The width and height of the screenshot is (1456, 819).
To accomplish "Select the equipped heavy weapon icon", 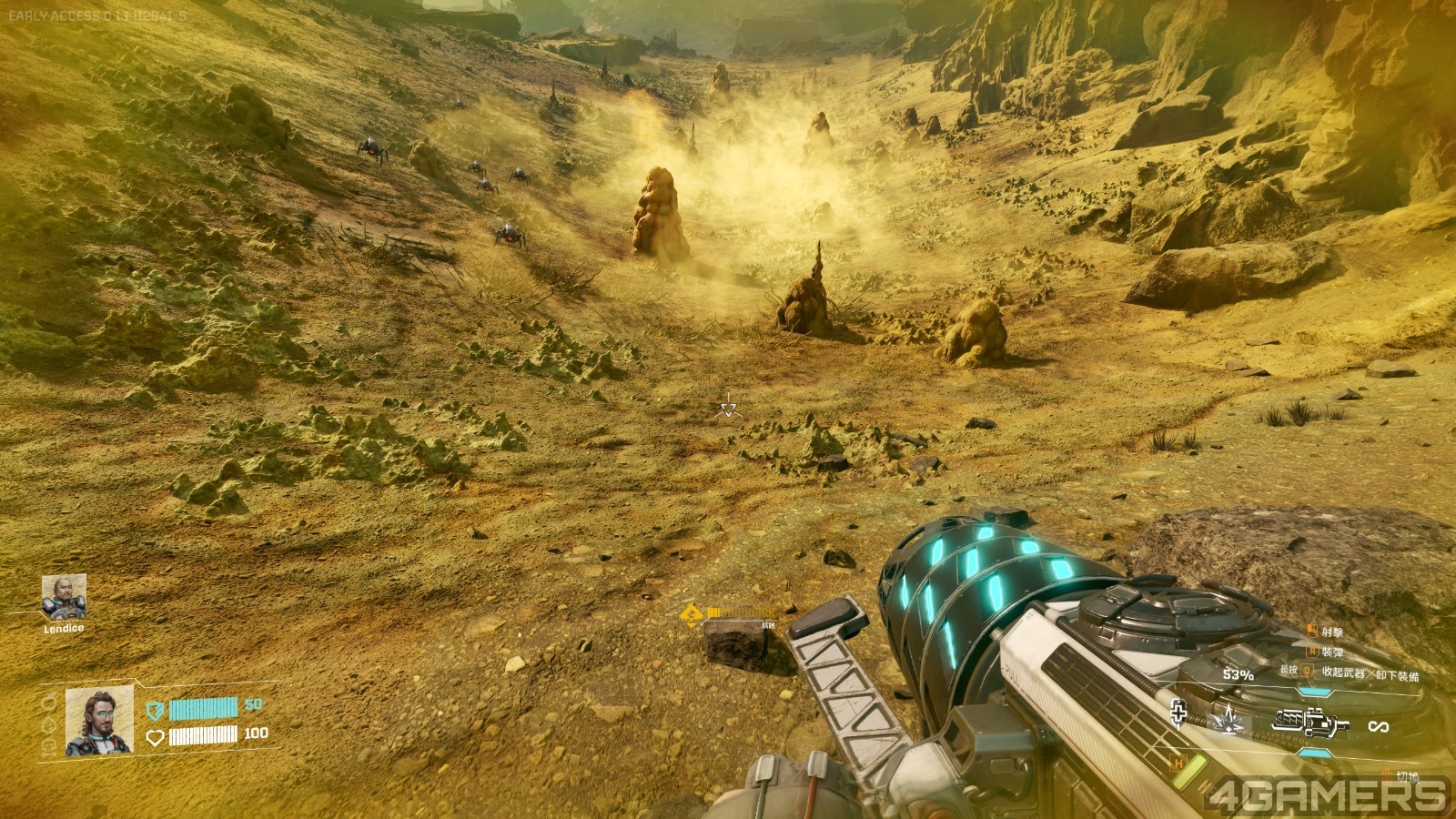I will click(1311, 723).
